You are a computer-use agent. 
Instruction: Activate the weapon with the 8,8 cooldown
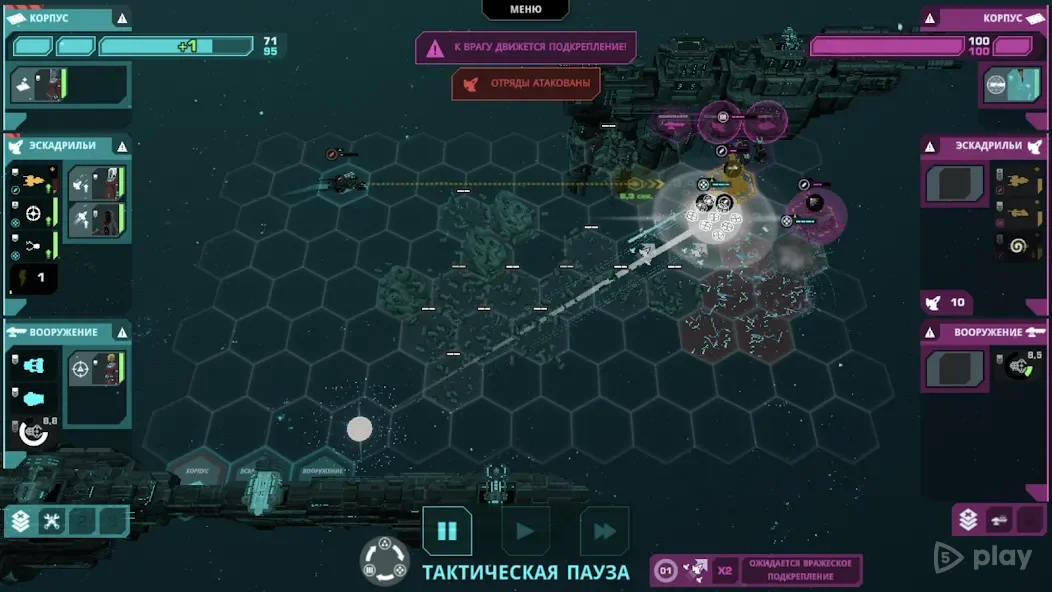coord(35,431)
